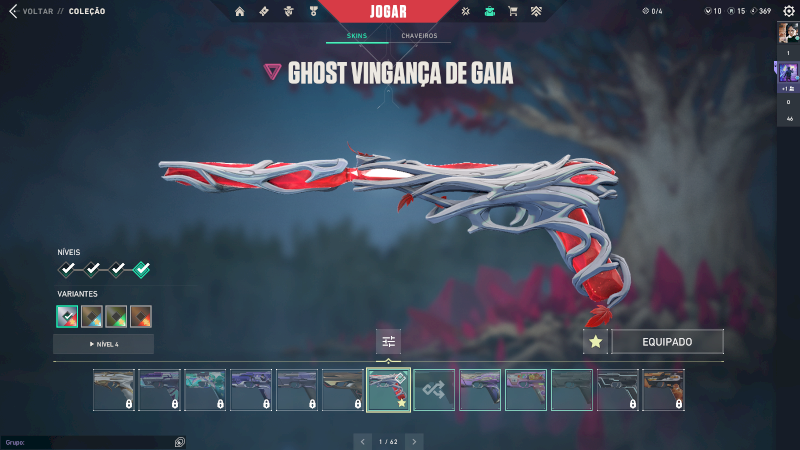The width and height of the screenshot is (800, 450).
Task: Click the red JOGAR play button
Action: point(389,13)
